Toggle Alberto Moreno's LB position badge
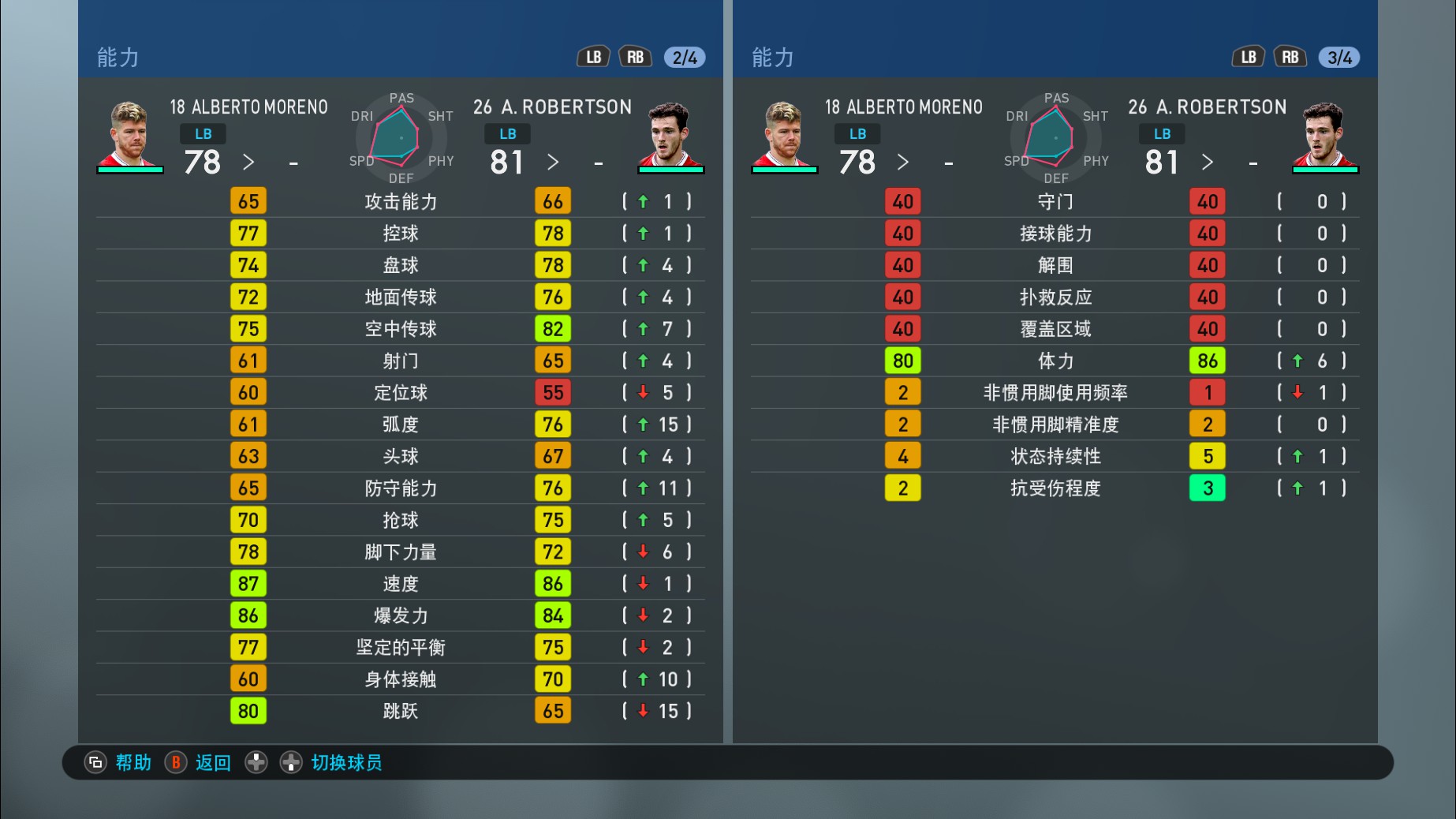Image resolution: width=1456 pixels, height=819 pixels. coord(202,133)
